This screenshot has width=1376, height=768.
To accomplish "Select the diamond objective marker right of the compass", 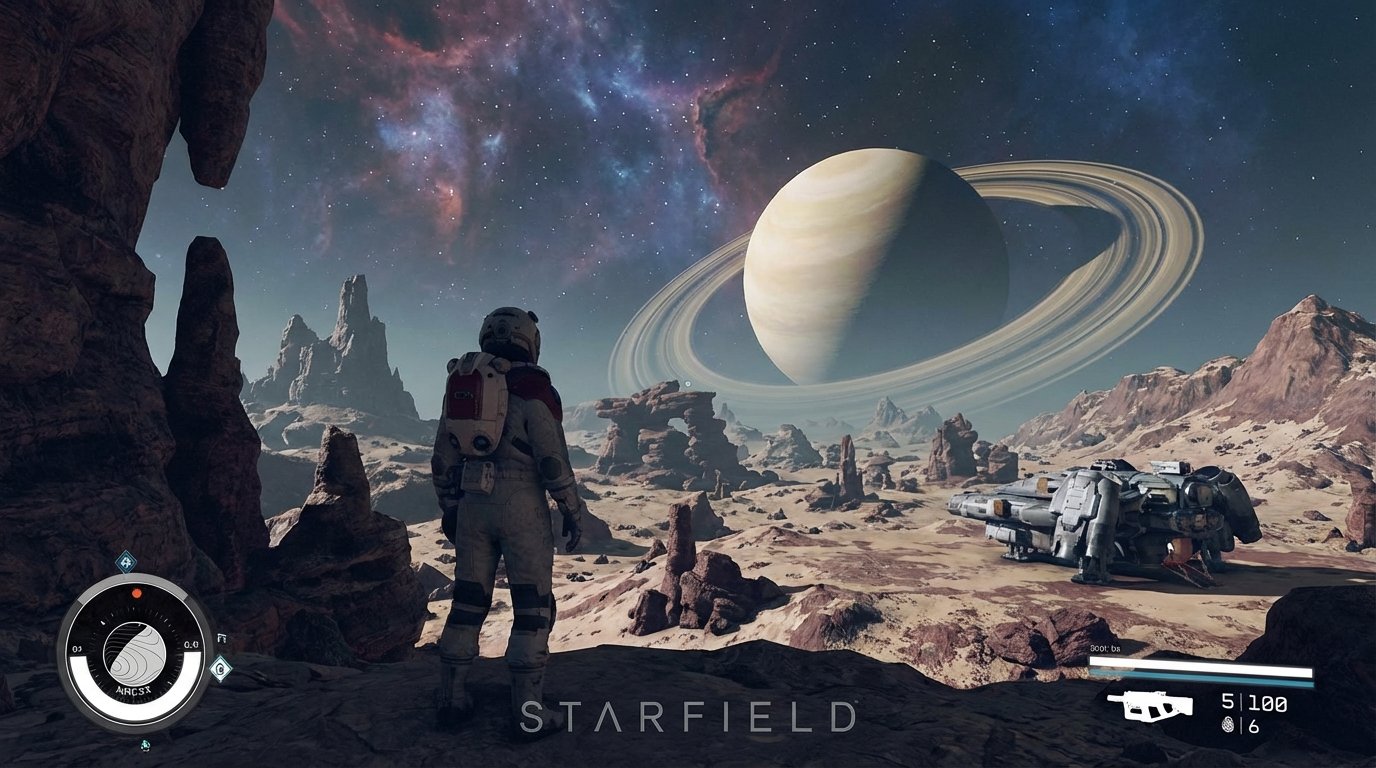I will coord(219,668).
